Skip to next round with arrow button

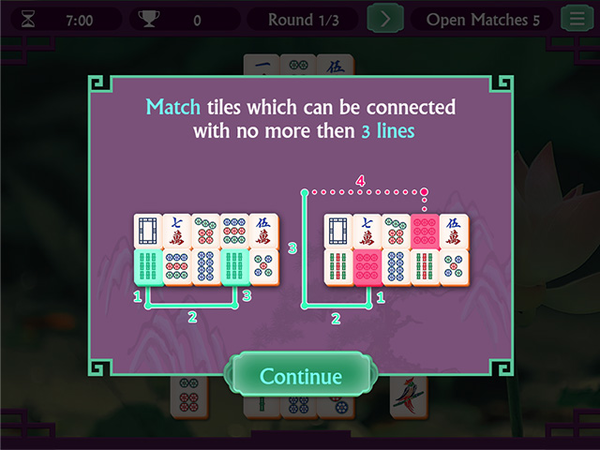(385, 19)
